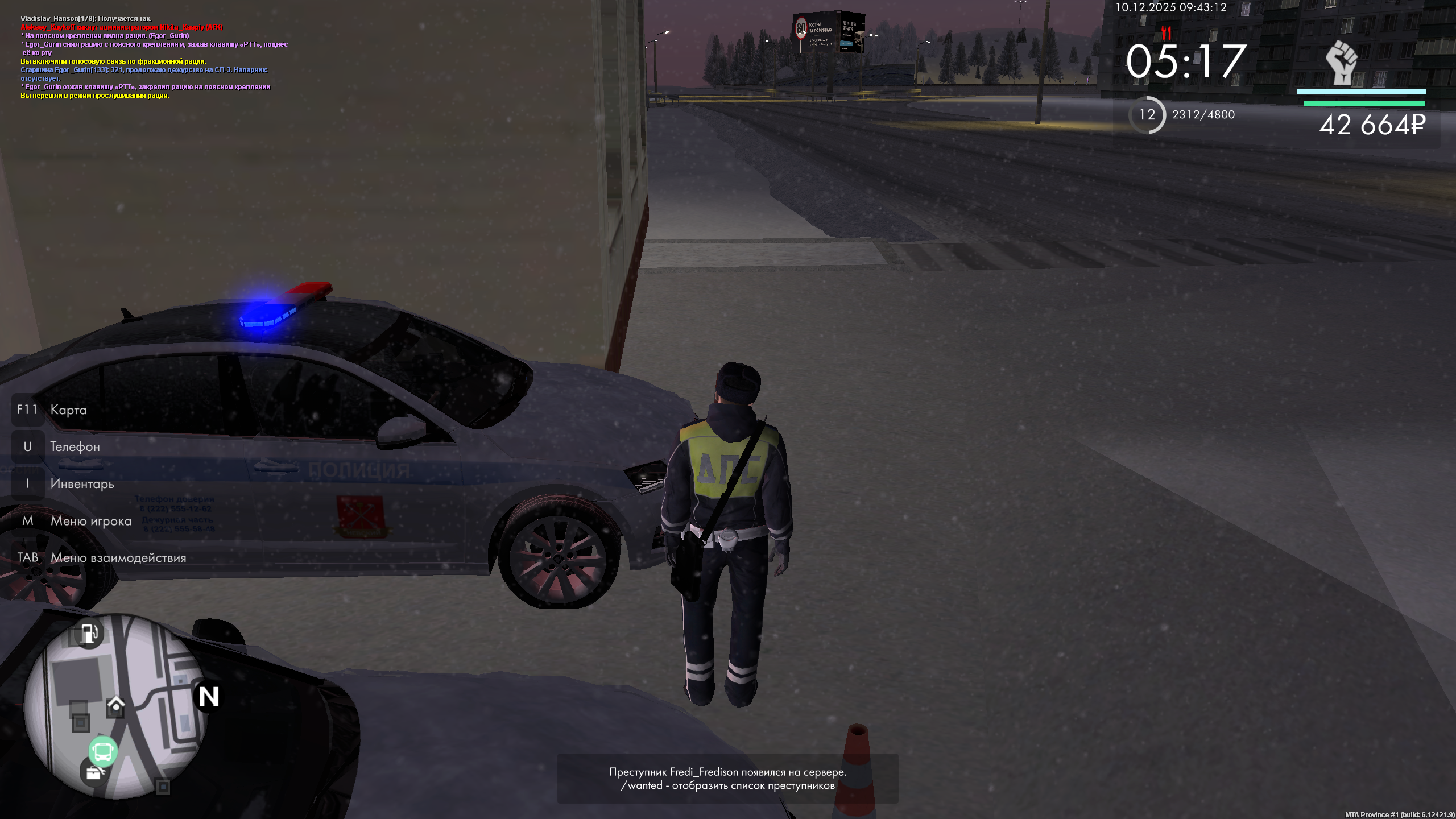Click the green bus marker on minimap

coord(103,751)
